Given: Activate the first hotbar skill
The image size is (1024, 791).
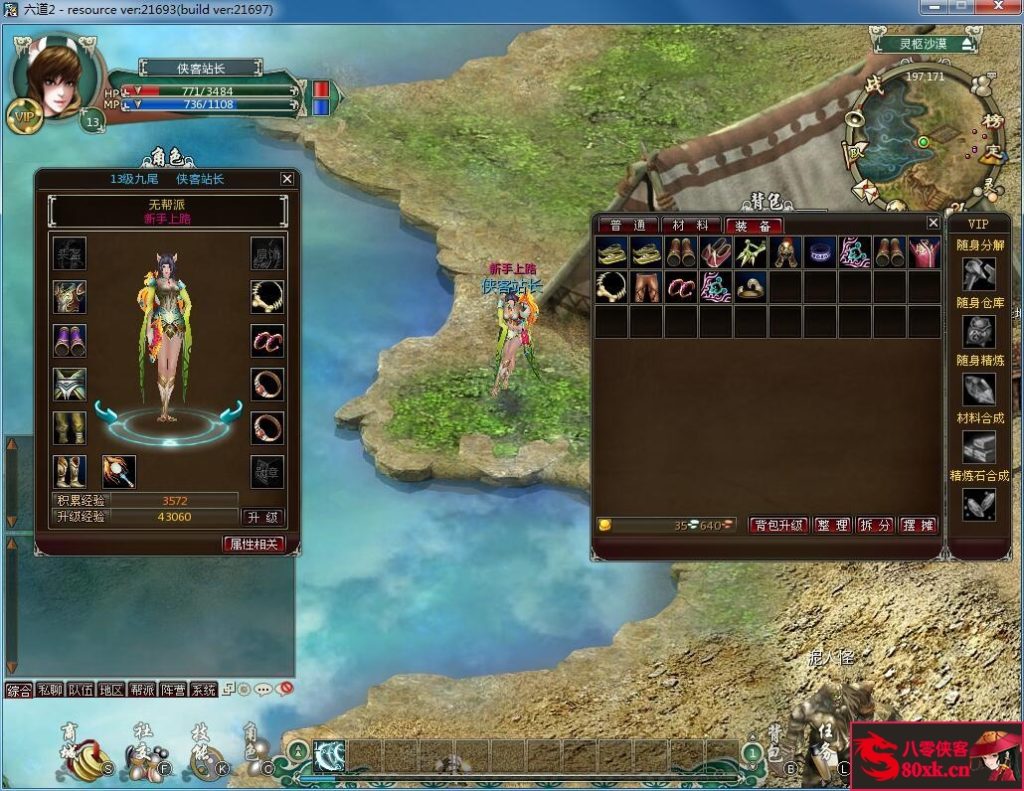Looking at the screenshot, I should point(329,756).
